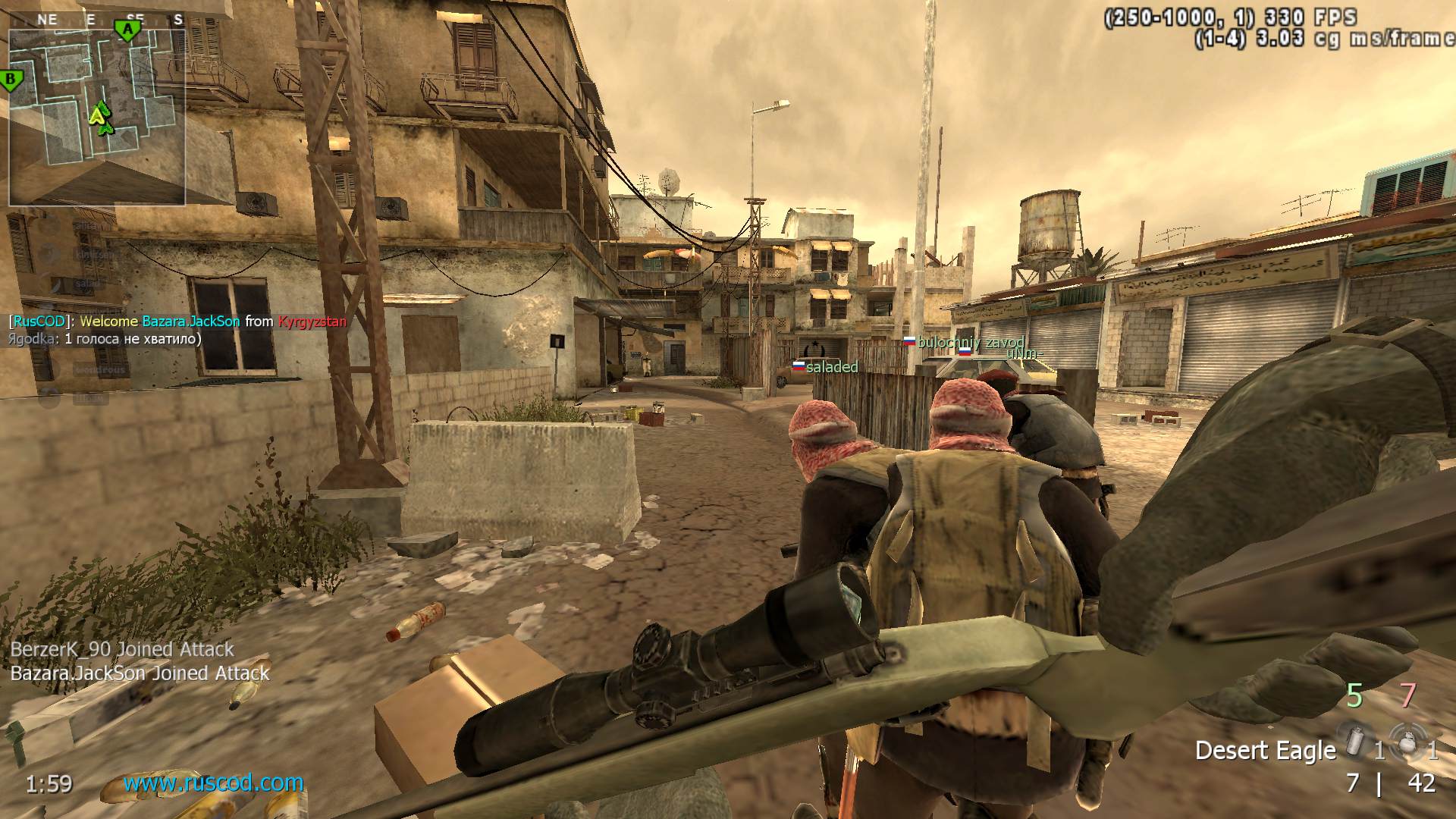Select the smoke grenade canister icon
This screenshot has width=1456, height=819.
pyautogui.click(x=1354, y=739)
